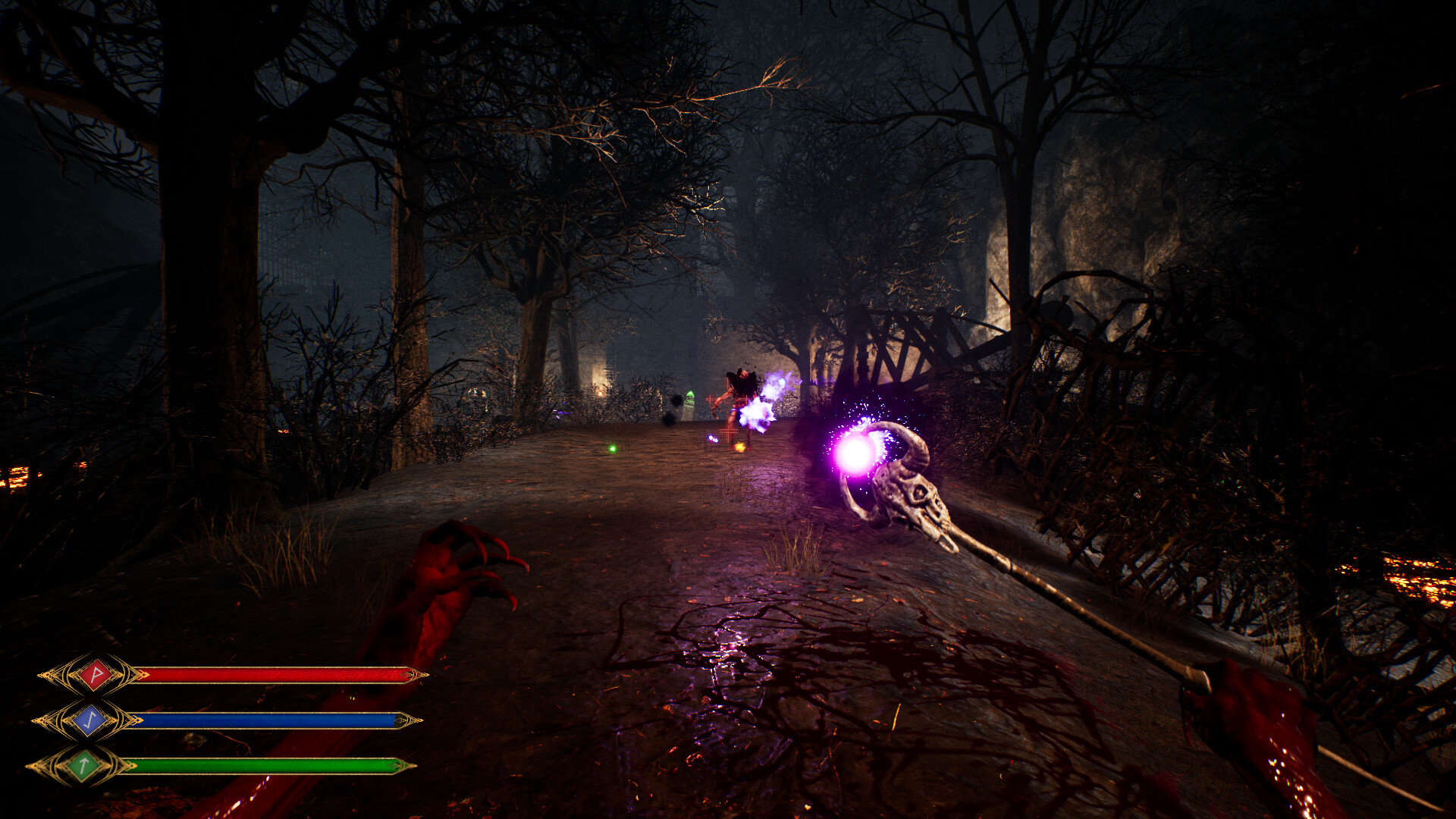Click the orange spark glowing near the enemy's feet
The height and width of the screenshot is (819, 1456).
[x=739, y=447]
